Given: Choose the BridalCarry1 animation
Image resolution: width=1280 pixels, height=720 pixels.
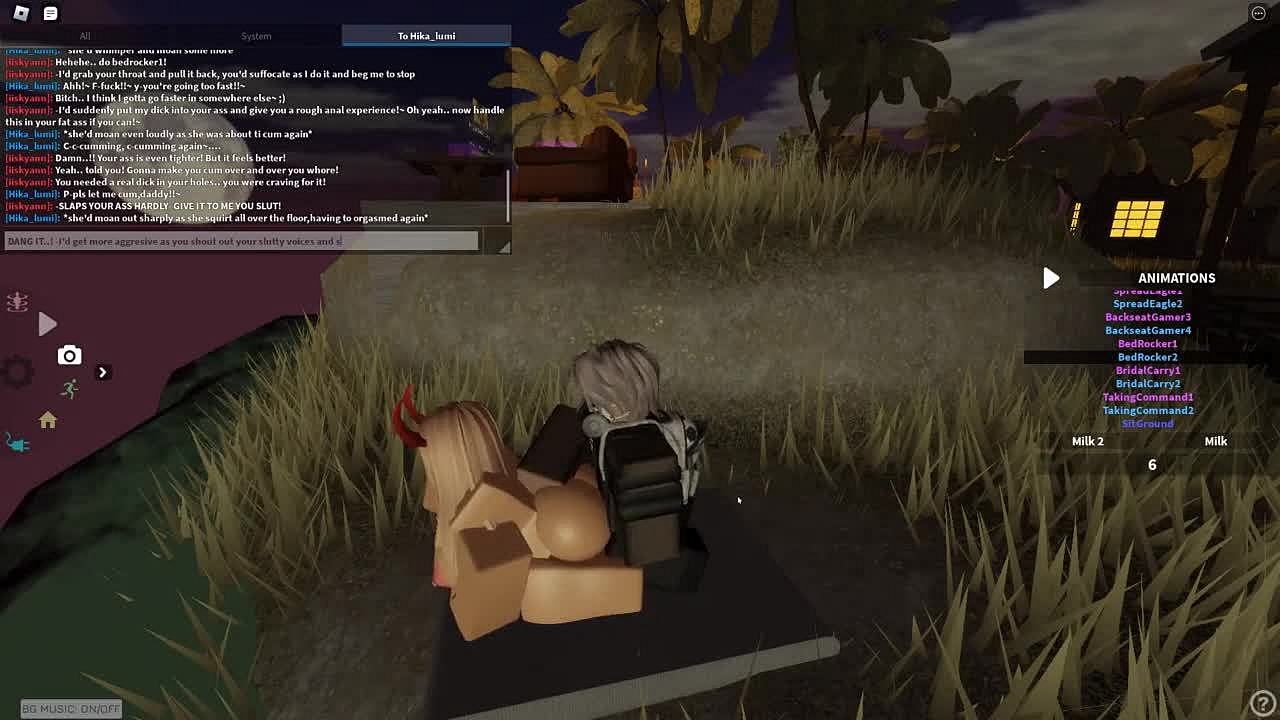Looking at the screenshot, I should click(x=1148, y=370).
